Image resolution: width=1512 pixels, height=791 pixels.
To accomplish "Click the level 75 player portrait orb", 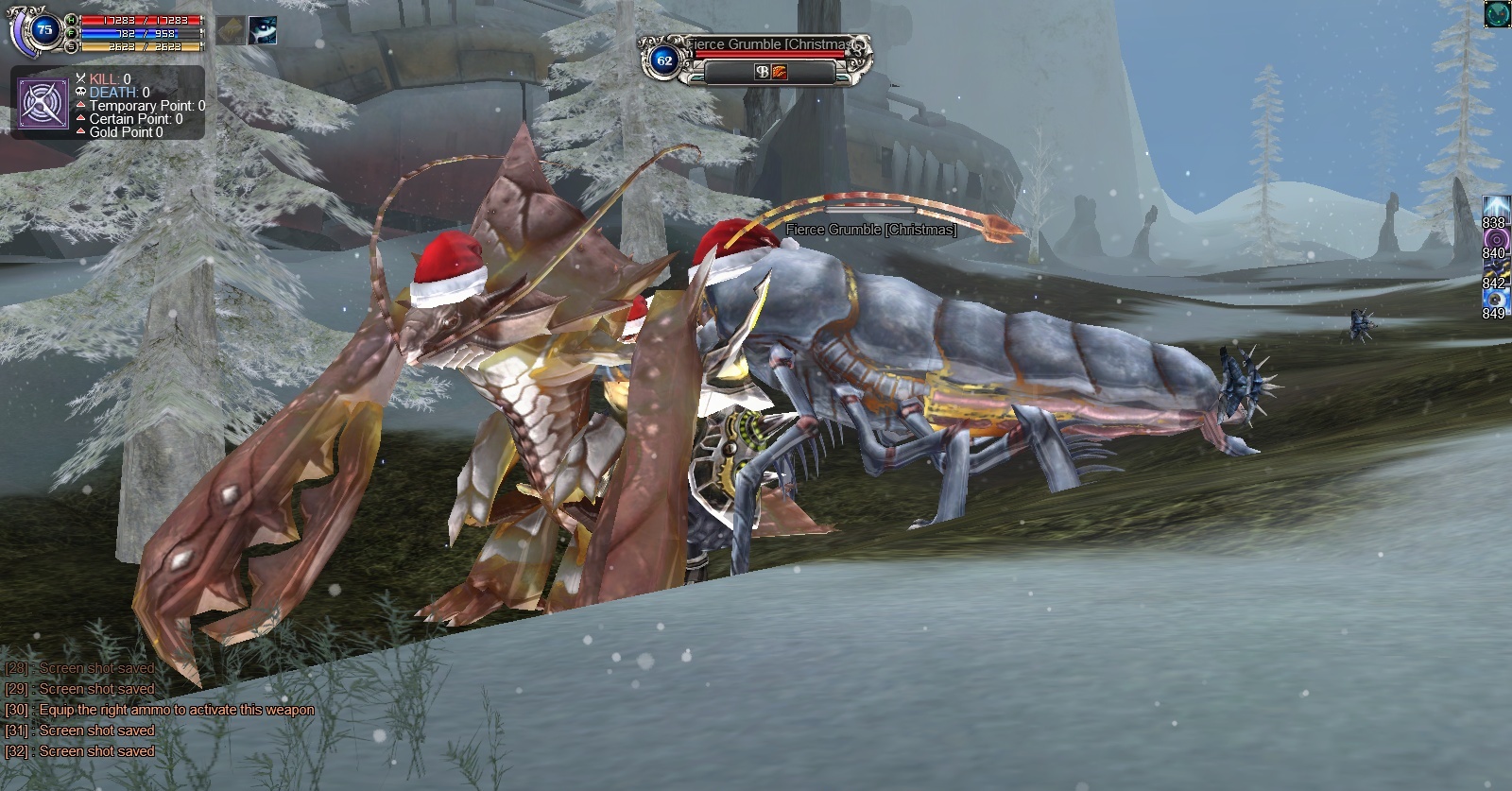I will (x=43, y=30).
